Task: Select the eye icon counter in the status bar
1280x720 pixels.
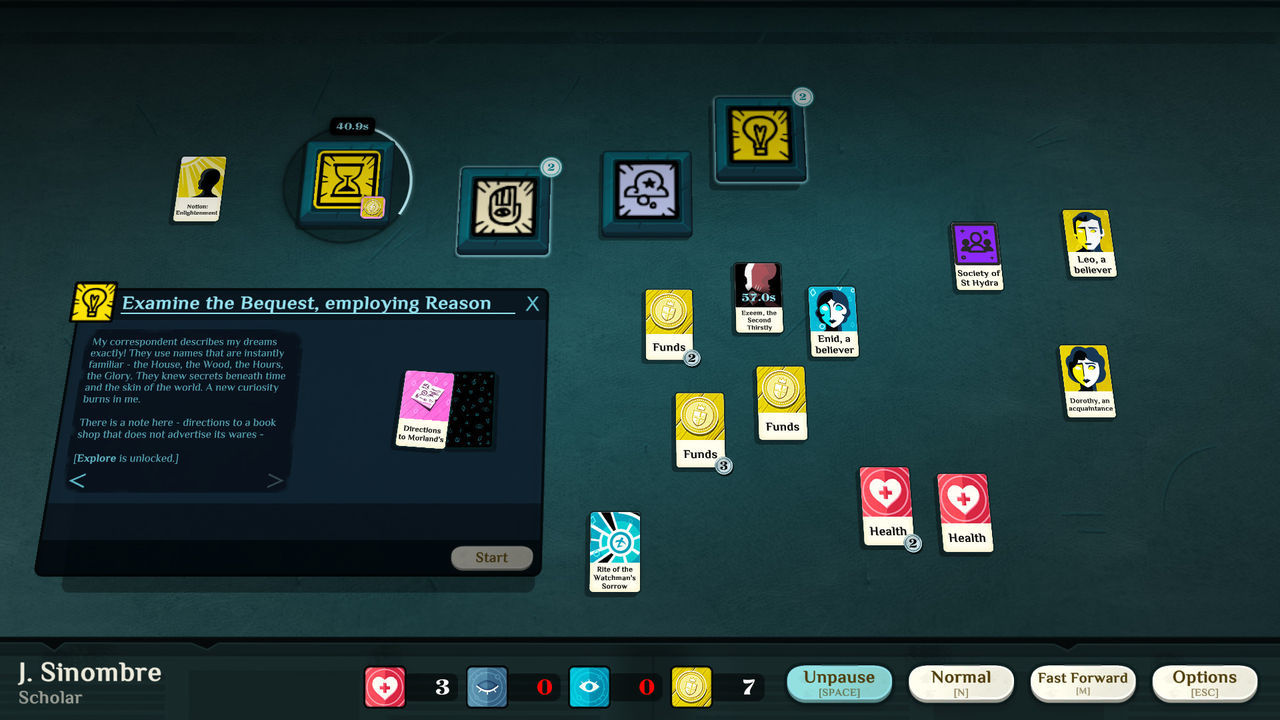Action: pyautogui.click(x=590, y=686)
